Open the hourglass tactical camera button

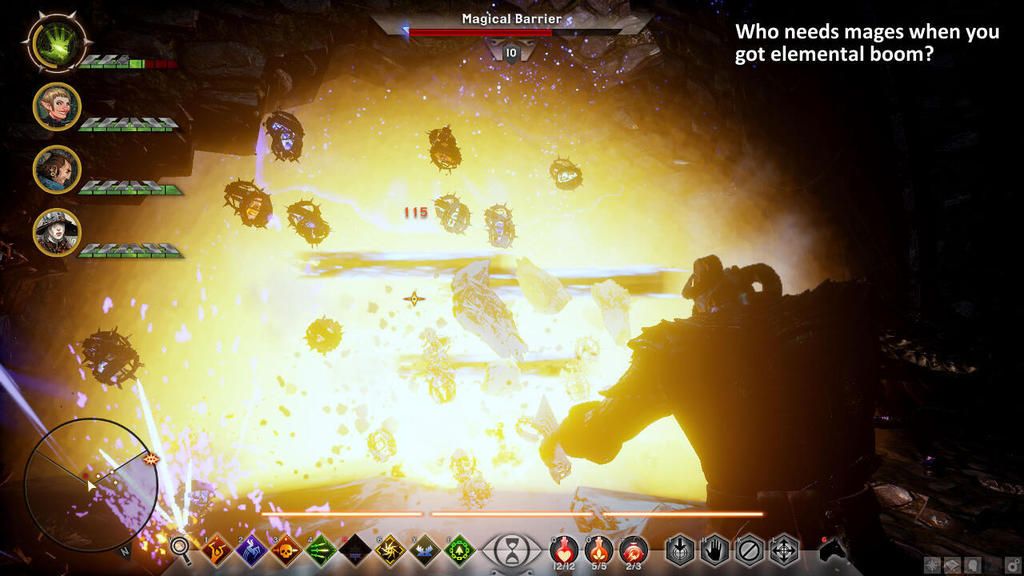coord(512,549)
